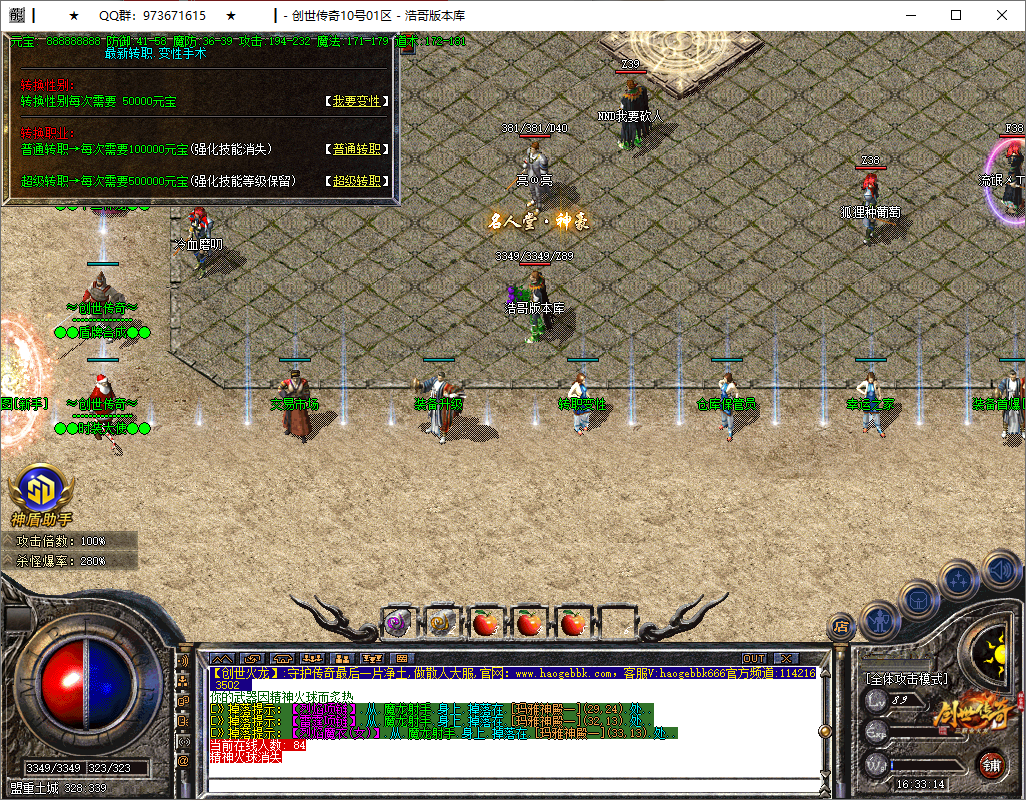Close the chat panel with the X button
1026x800 pixels.
point(785,658)
